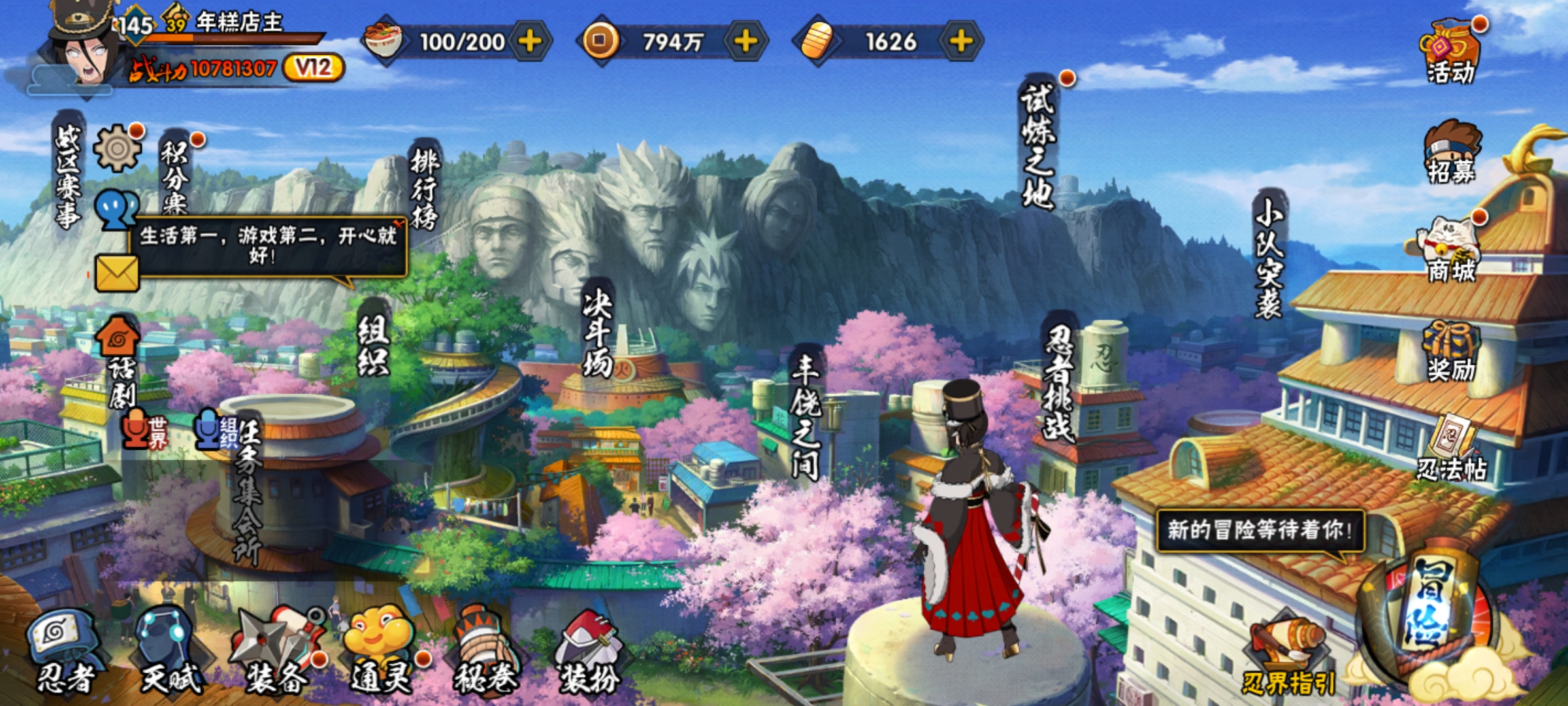Open the 装扮 costume menu
The width and height of the screenshot is (1568, 706).
pyautogui.click(x=588, y=650)
